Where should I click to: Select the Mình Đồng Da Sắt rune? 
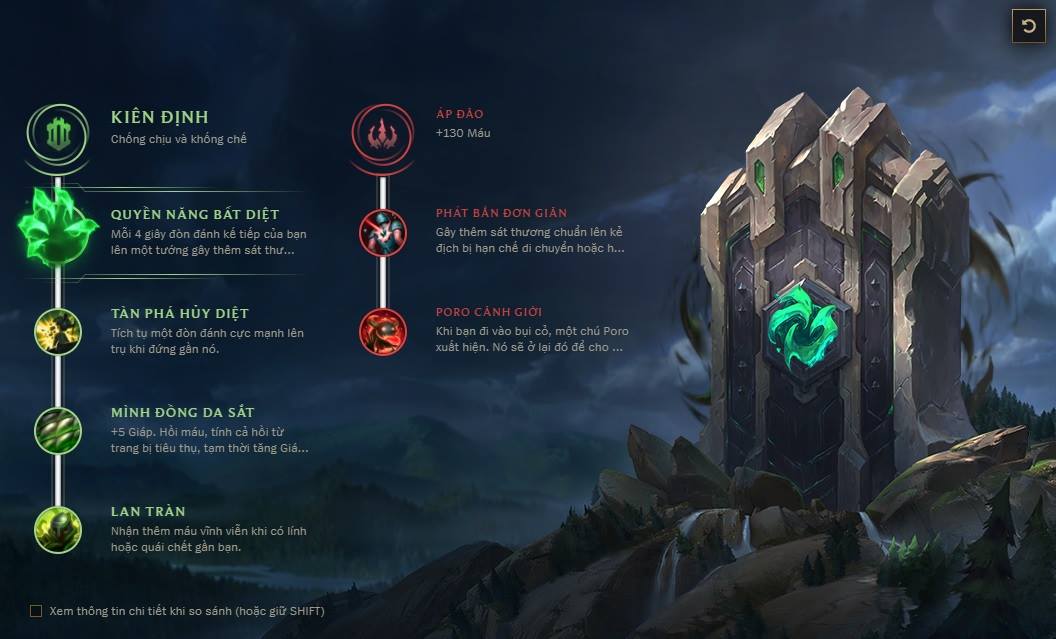58,430
